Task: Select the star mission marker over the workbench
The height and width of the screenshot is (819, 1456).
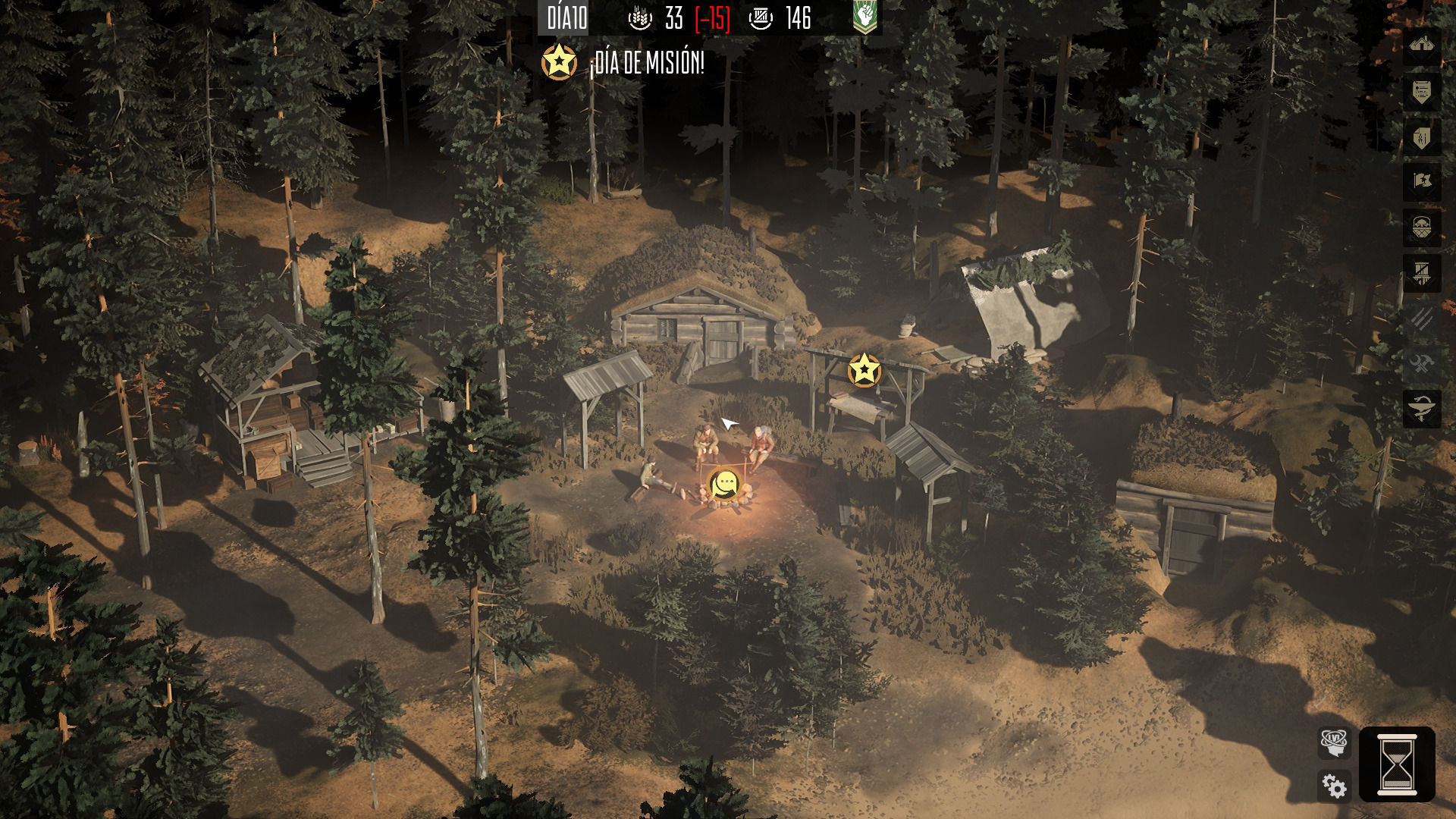Action: 864,370
